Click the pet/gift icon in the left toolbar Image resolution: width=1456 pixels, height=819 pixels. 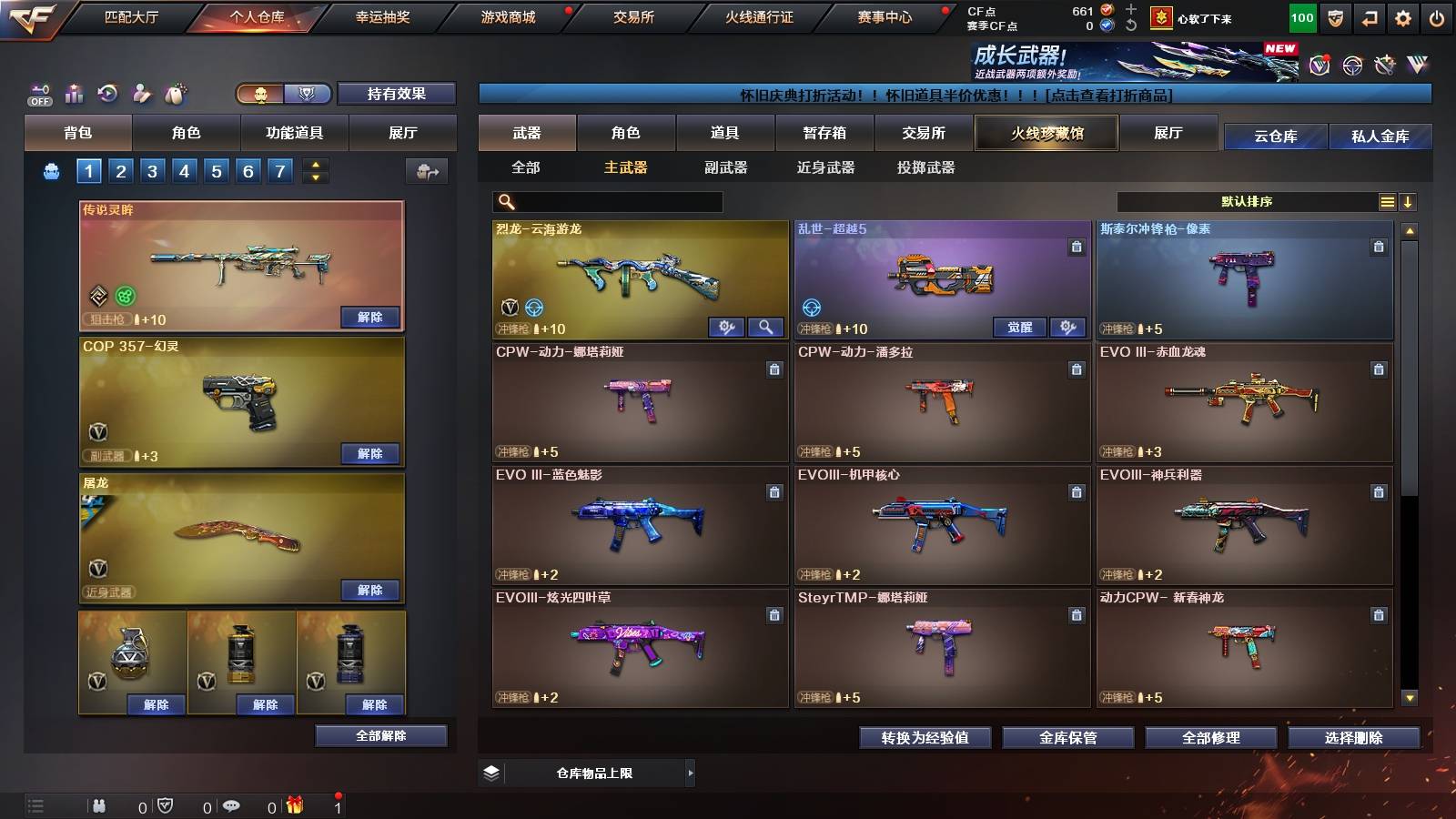click(x=173, y=93)
